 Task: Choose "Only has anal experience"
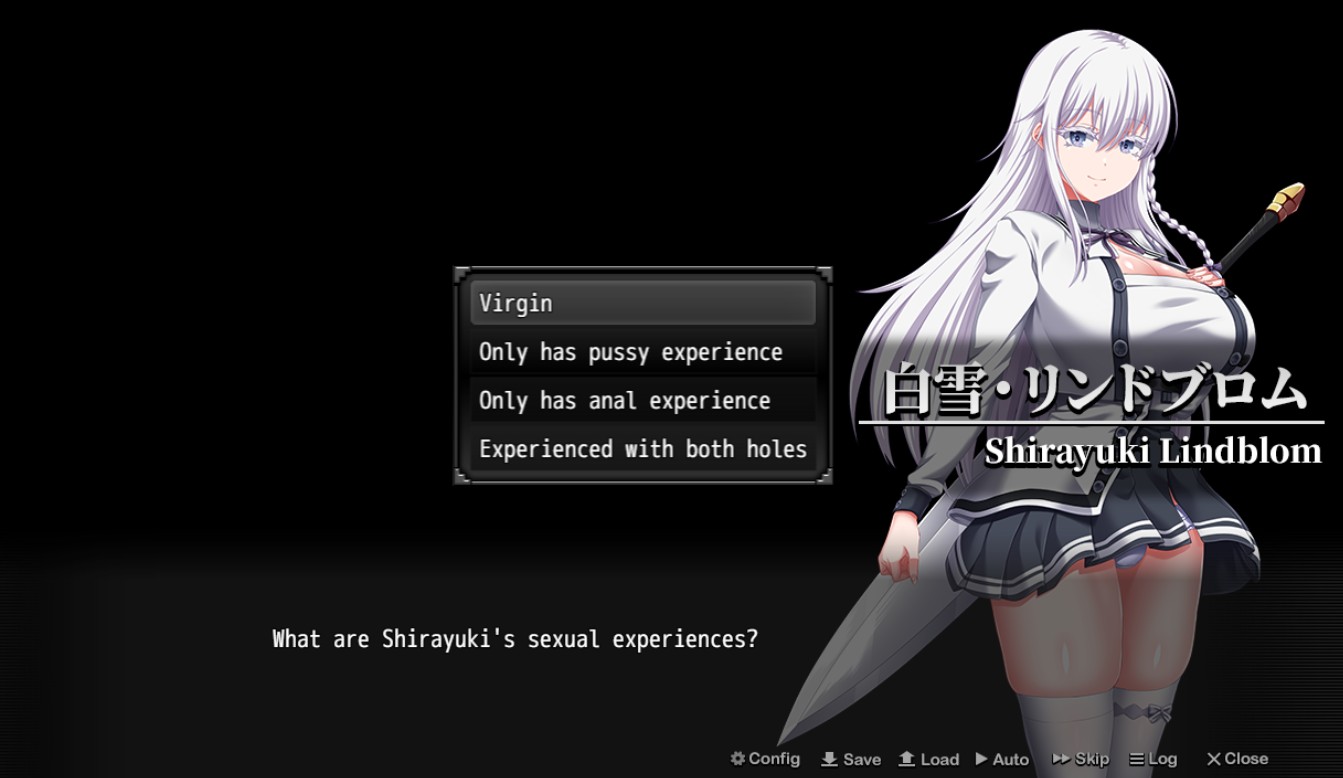642,400
